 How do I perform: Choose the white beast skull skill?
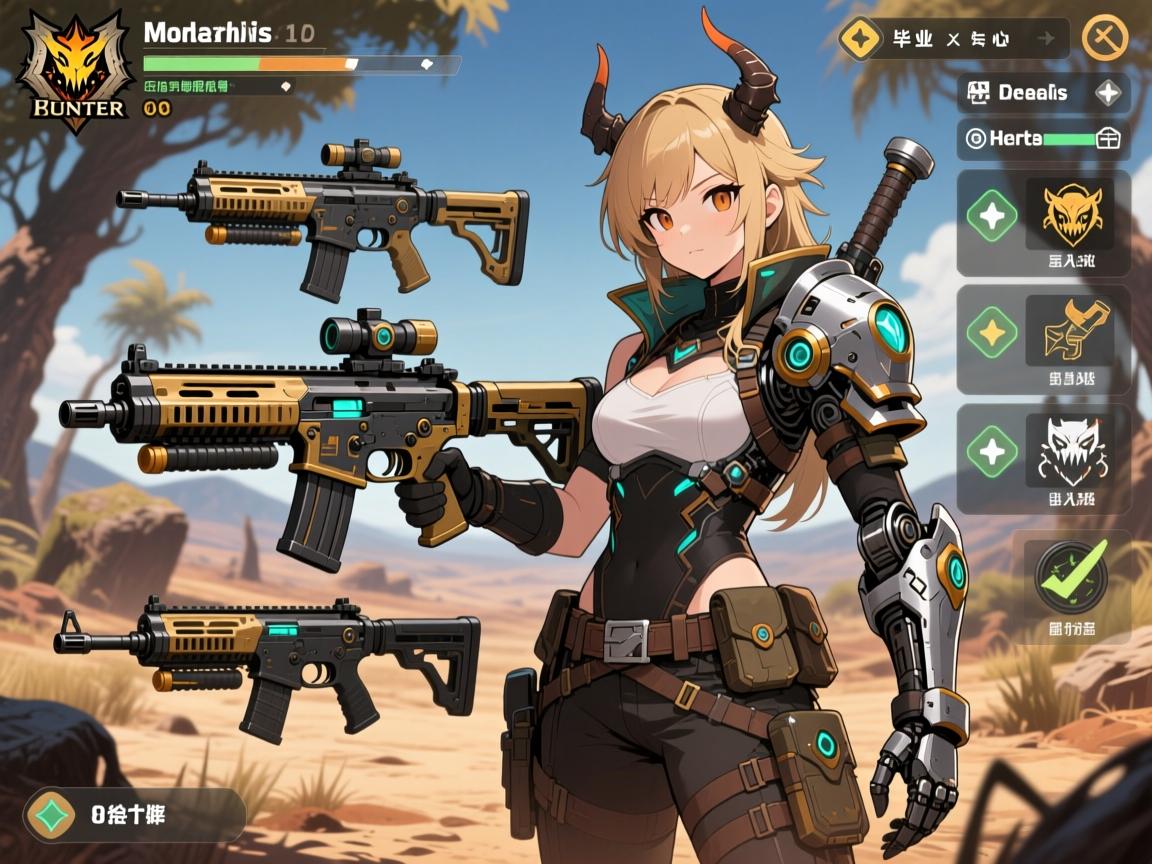pos(1069,451)
